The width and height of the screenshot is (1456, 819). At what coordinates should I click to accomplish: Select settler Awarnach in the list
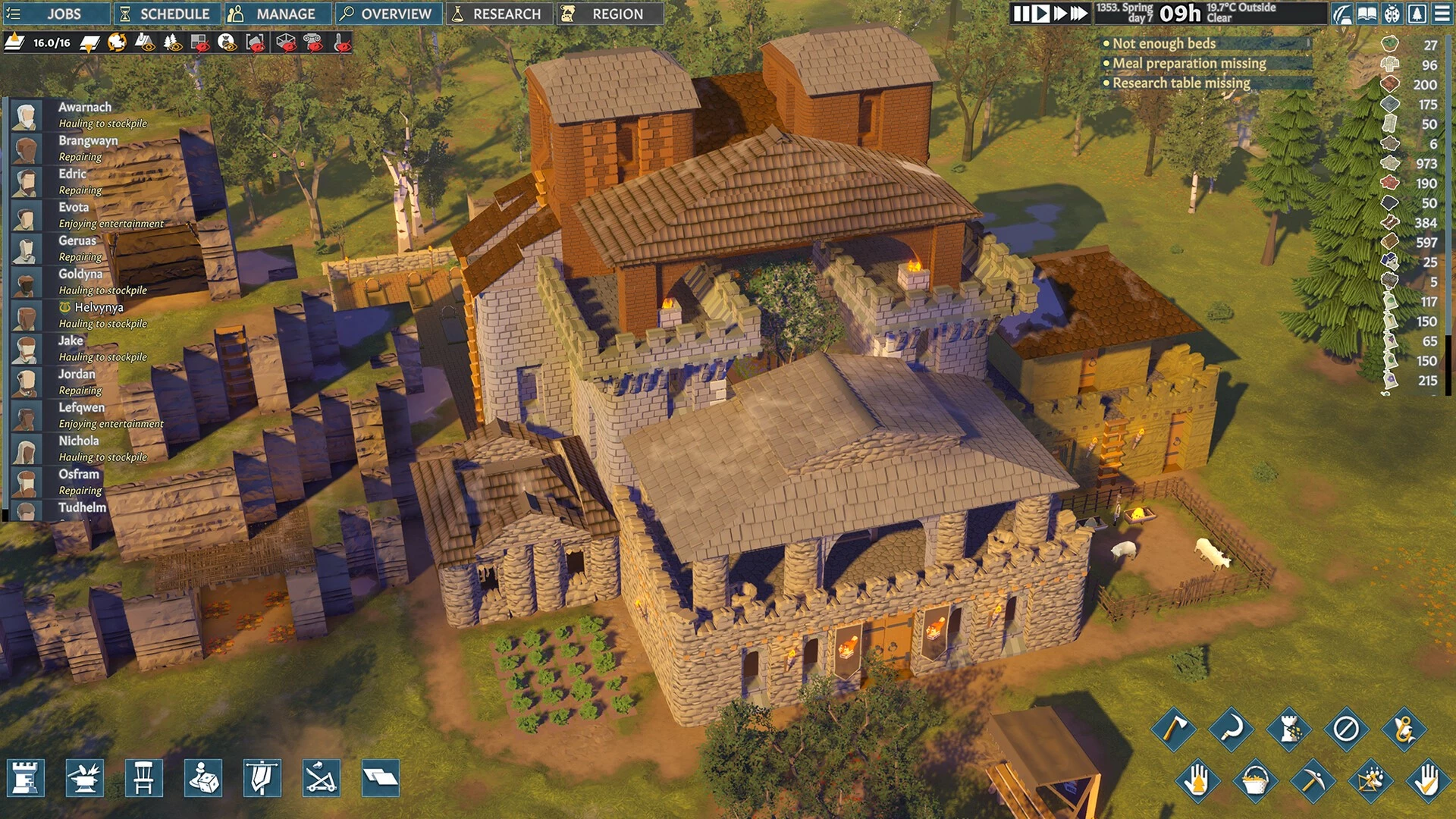click(x=85, y=108)
